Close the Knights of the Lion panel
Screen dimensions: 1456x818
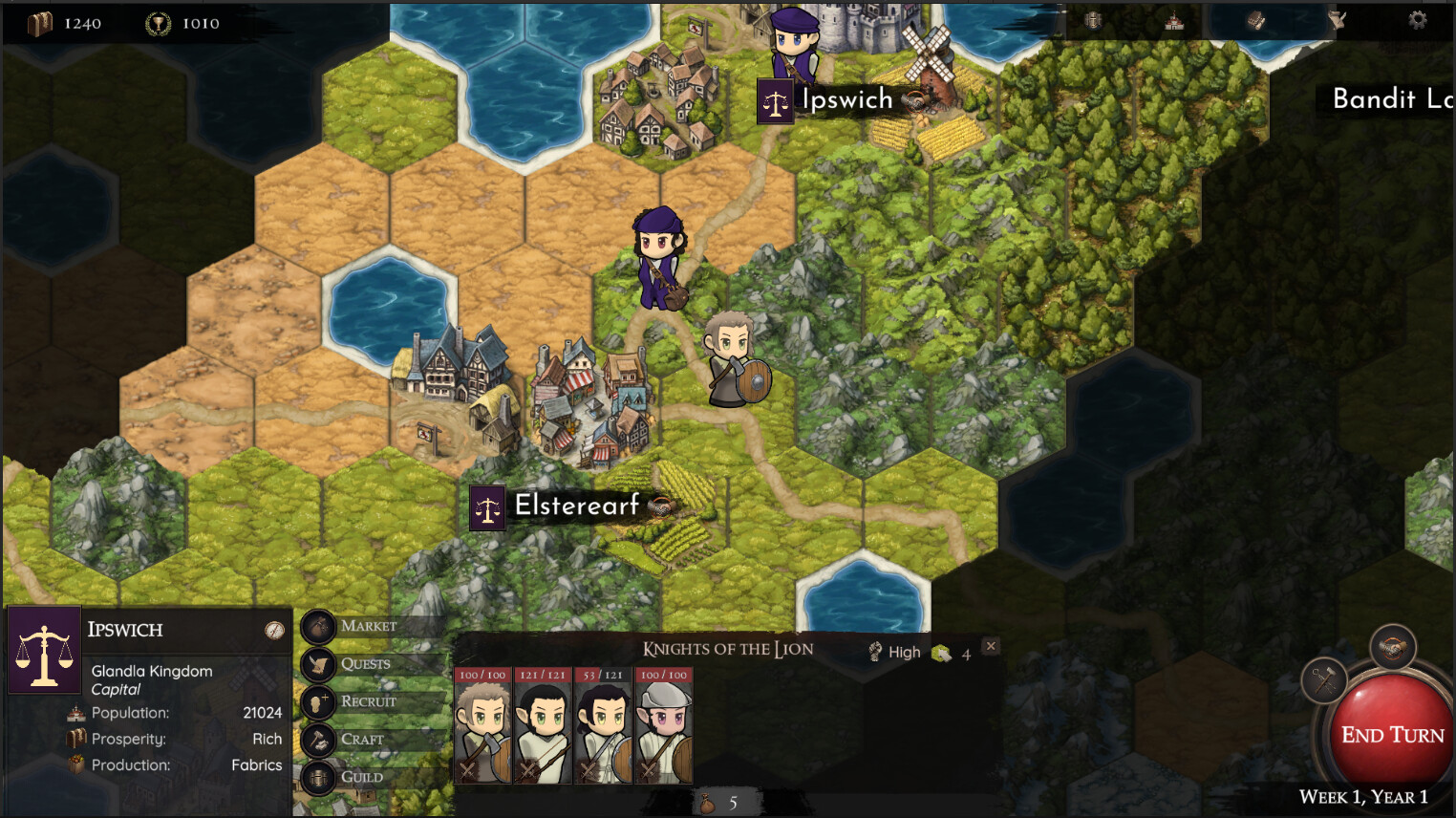(990, 646)
